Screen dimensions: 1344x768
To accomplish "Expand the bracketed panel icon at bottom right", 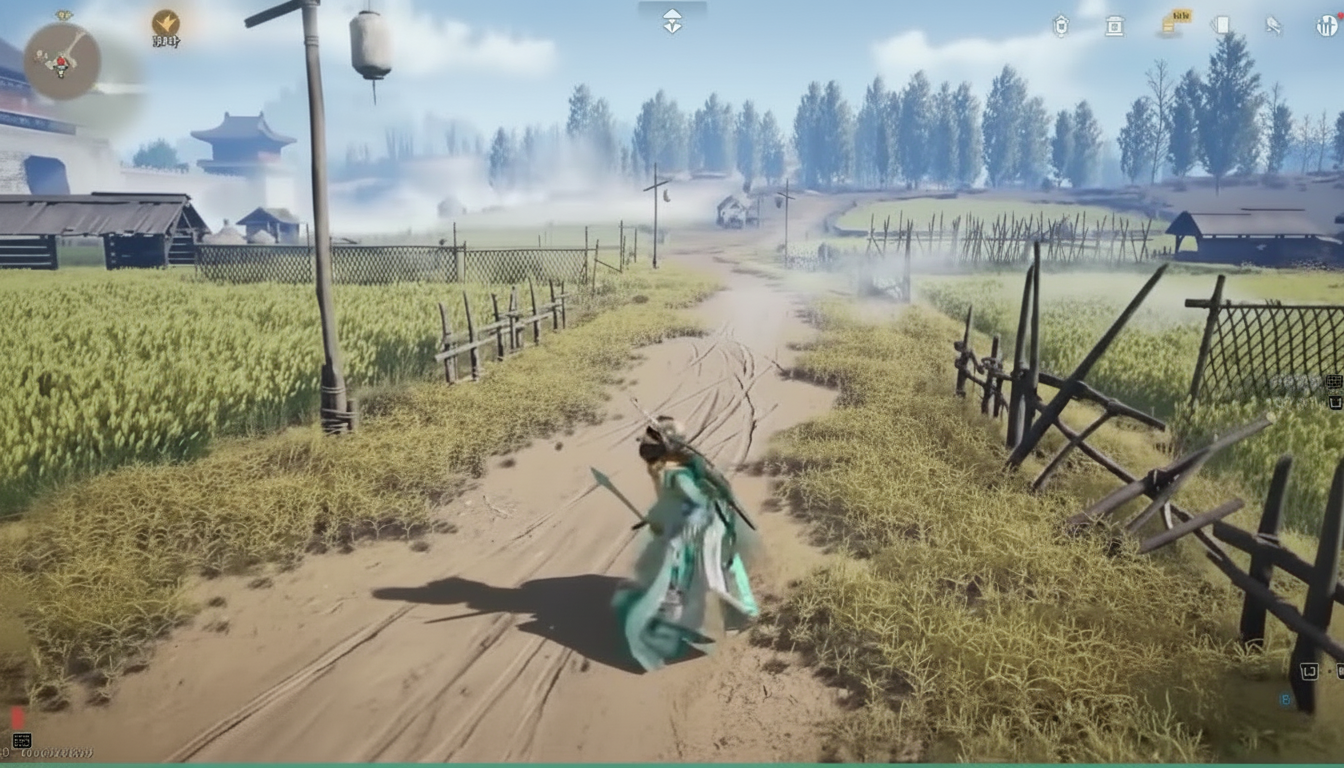I will coord(1310,672).
